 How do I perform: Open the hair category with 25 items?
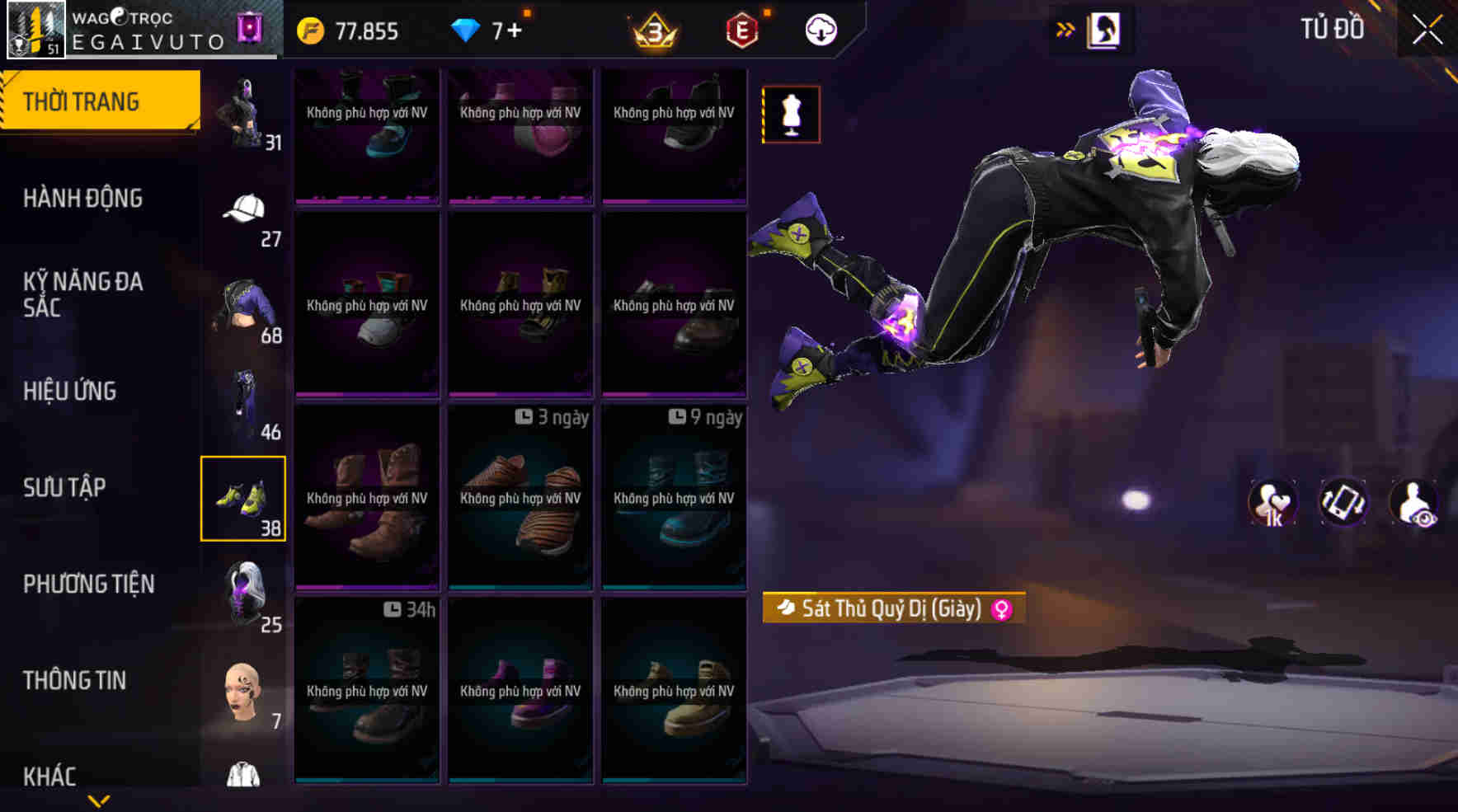(x=243, y=594)
